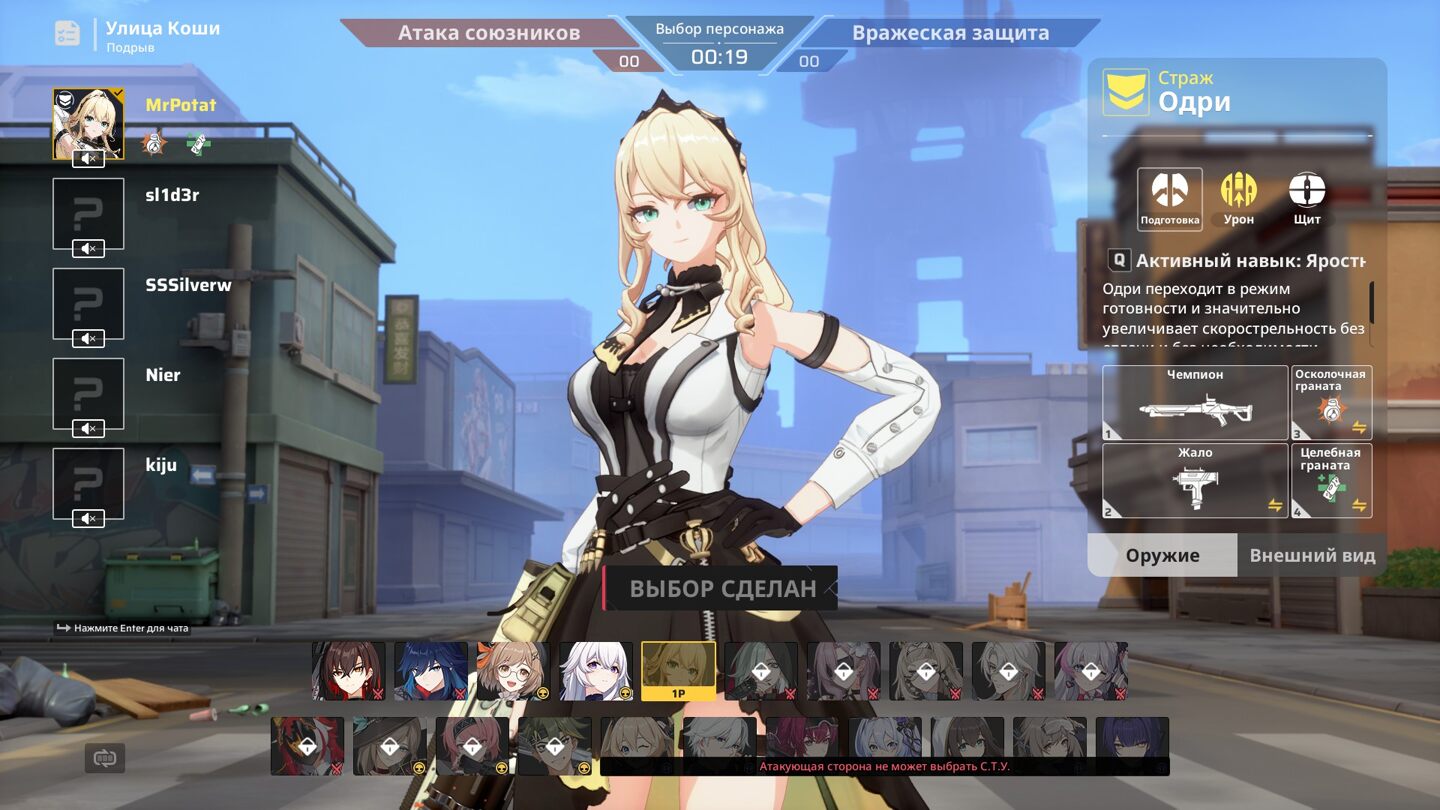Toggle voice mute for player Nier
Image resolution: width=1440 pixels, height=810 pixels.
click(x=89, y=428)
